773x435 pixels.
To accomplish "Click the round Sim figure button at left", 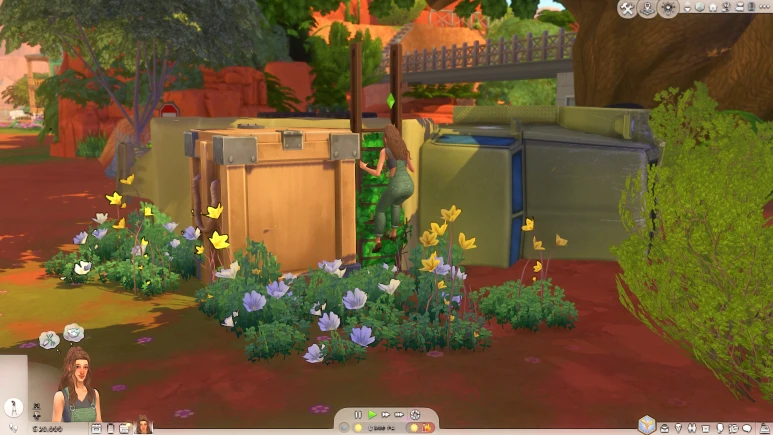I will pos(14,408).
